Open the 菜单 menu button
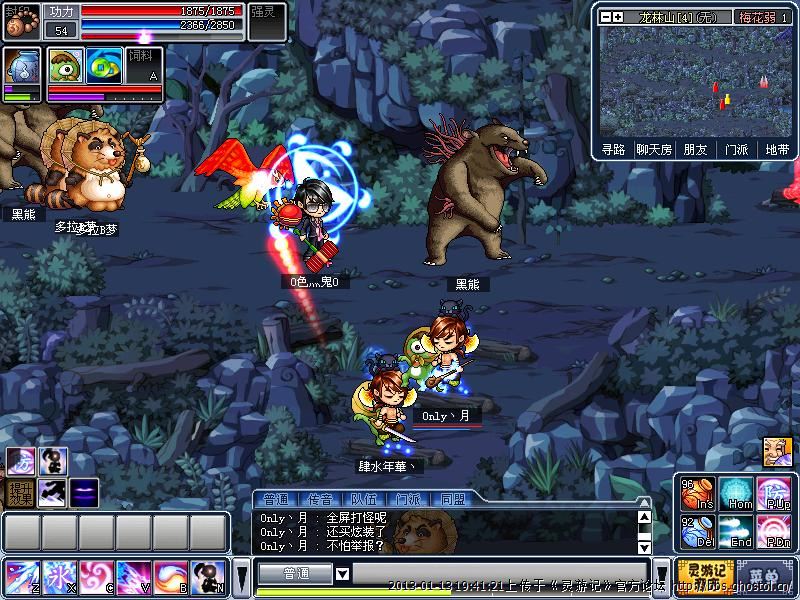The height and width of the screenshot is (600, 800). click(x=765, y=575)
